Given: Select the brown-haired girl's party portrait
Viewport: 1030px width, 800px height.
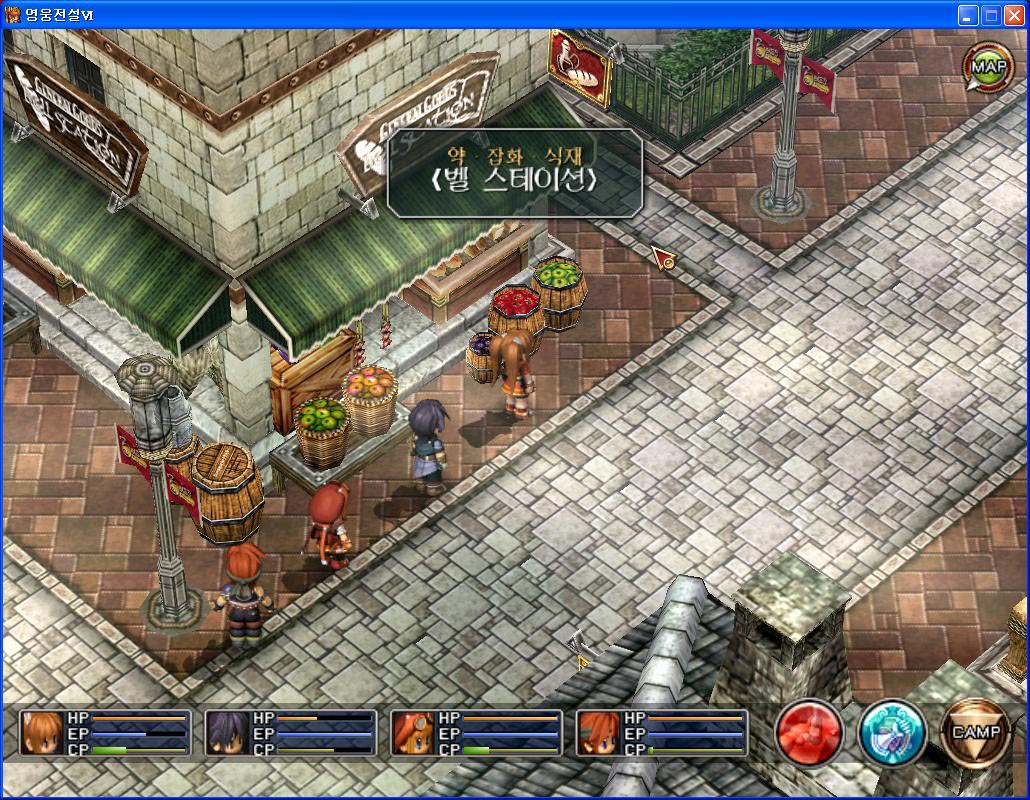Looking at the screenshot, I should tap(43, 733).
